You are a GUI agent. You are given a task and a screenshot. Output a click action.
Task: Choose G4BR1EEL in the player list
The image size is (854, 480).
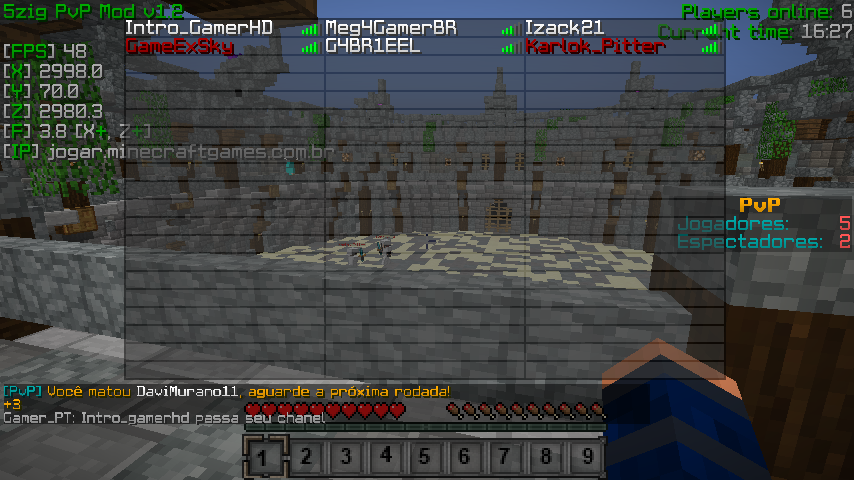pyautogui.click(x=373, y=46)
